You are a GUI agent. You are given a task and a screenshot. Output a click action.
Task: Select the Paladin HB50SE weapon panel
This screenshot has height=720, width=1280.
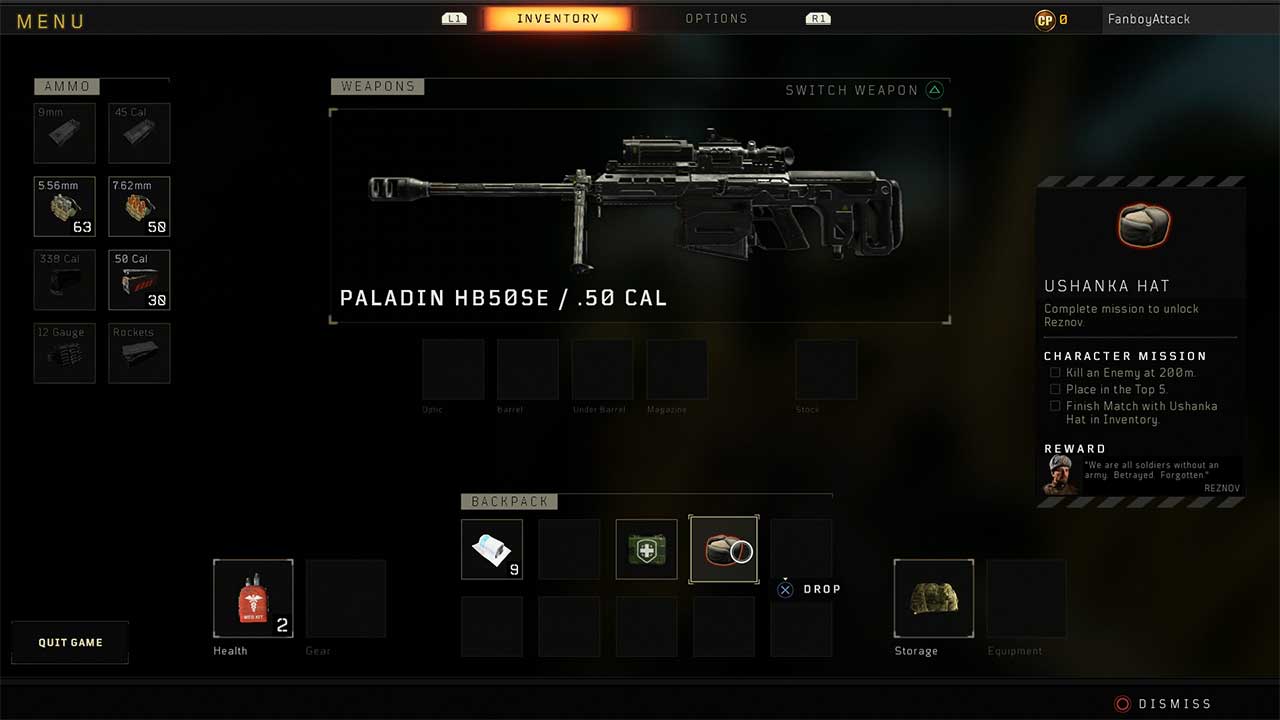640,216
